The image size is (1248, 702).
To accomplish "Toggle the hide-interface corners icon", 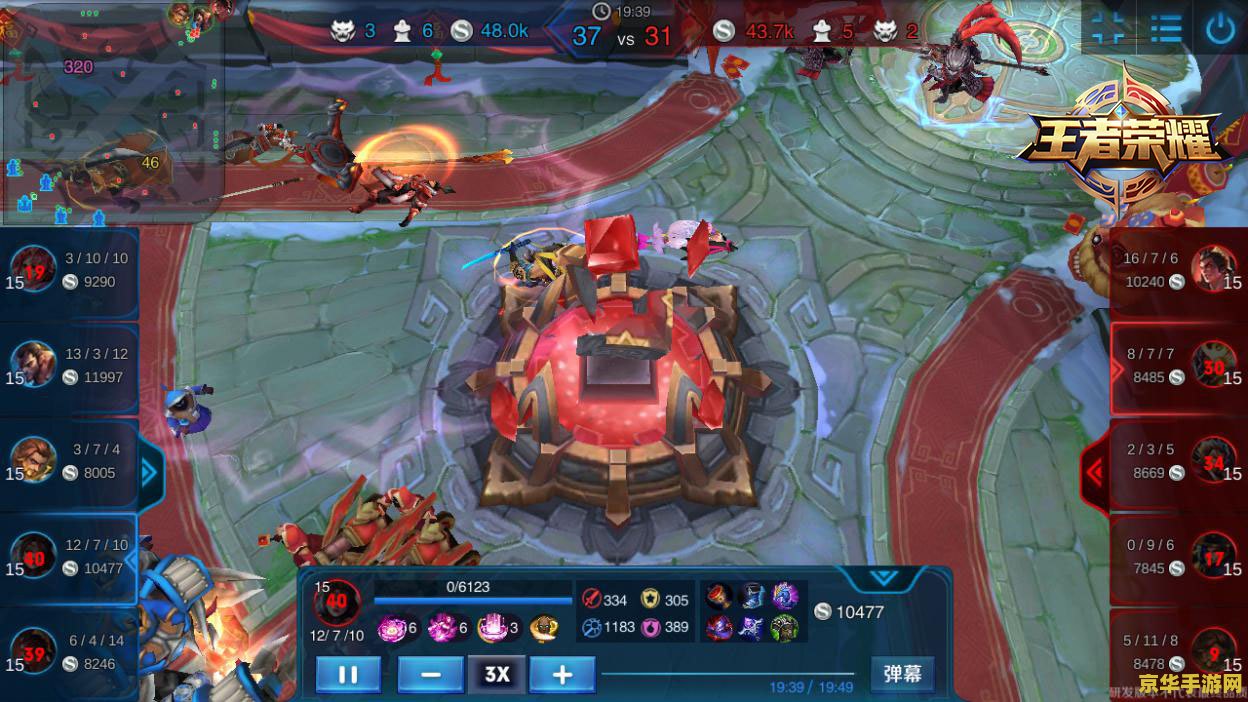I will click(x=1109, y=28).
